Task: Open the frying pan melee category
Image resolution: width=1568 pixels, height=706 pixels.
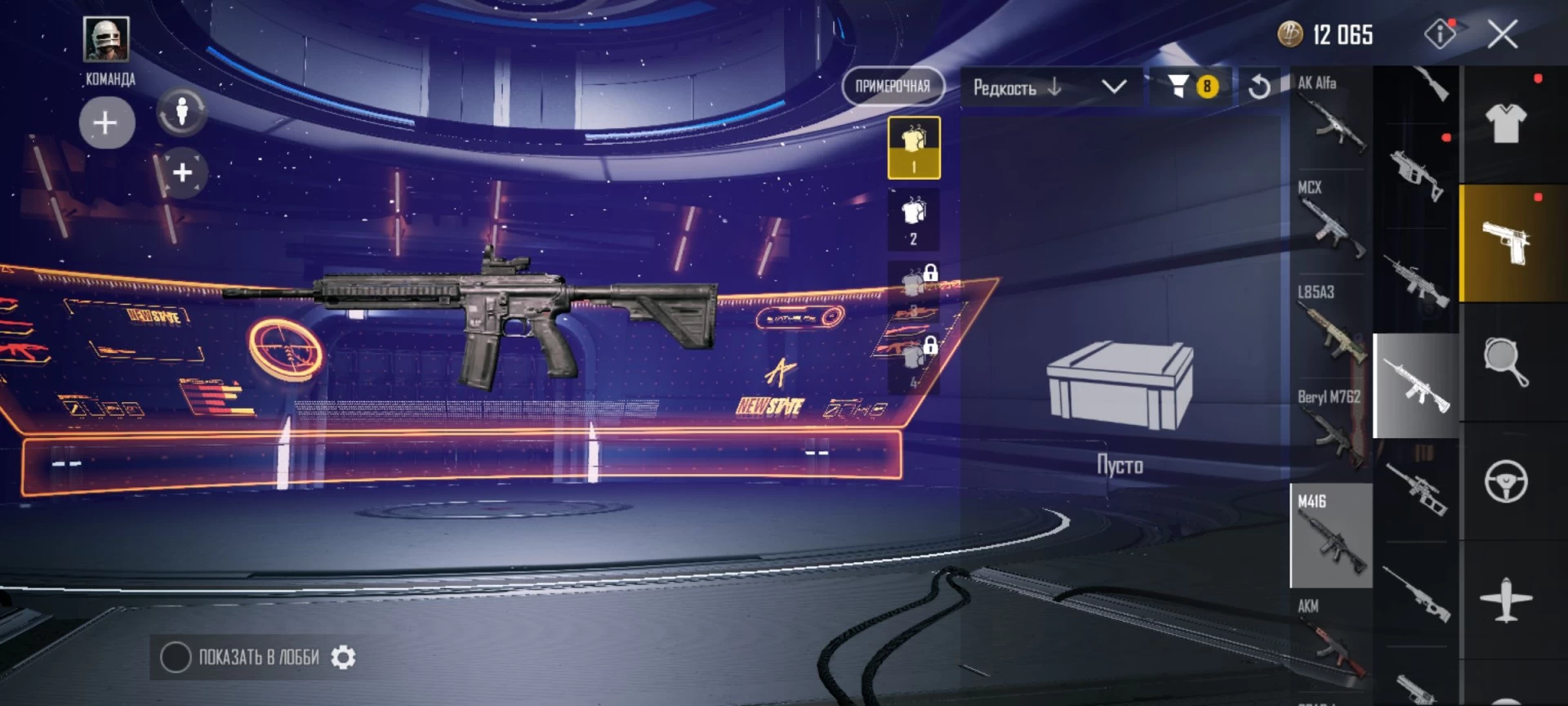Action: (1506, 362)
